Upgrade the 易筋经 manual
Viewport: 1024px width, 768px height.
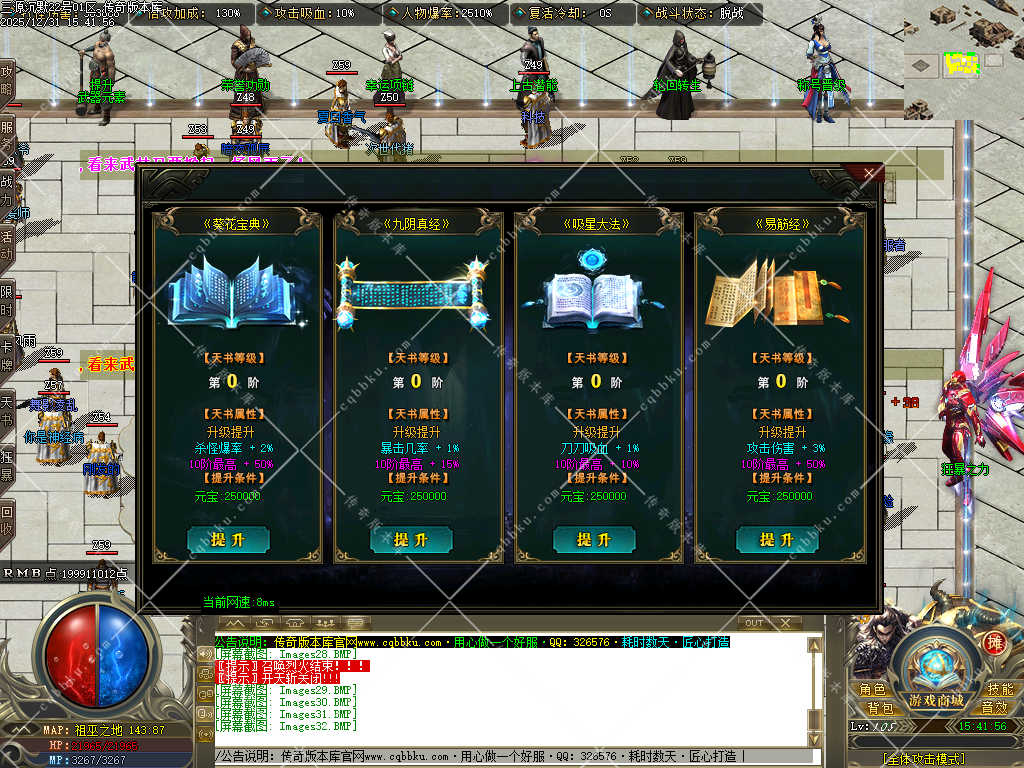click(x=776, y=540)
